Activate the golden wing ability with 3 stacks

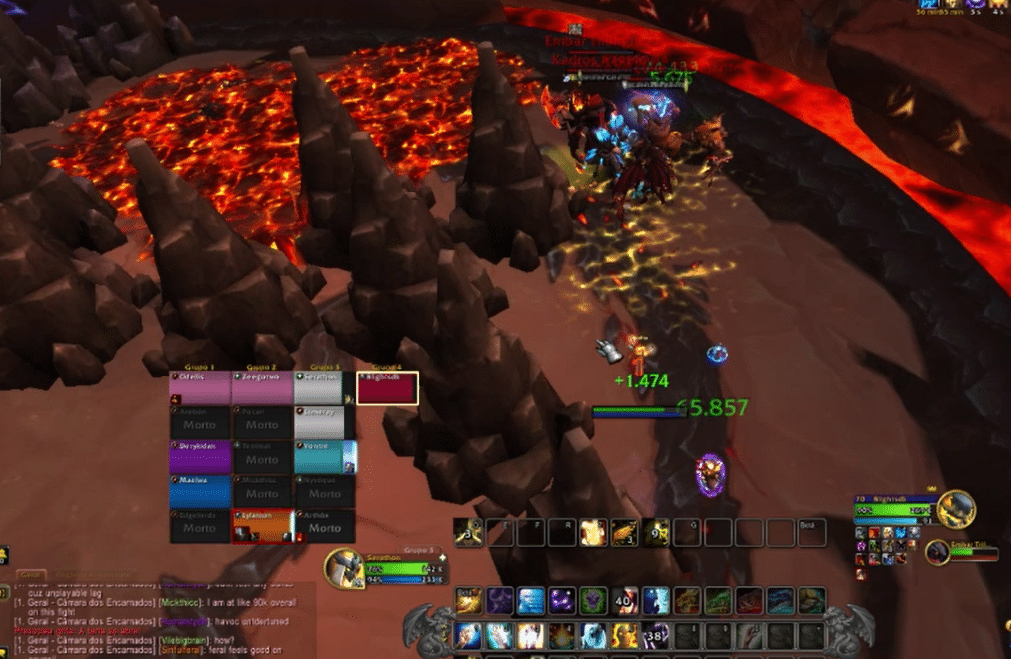(x=624, y=533)
